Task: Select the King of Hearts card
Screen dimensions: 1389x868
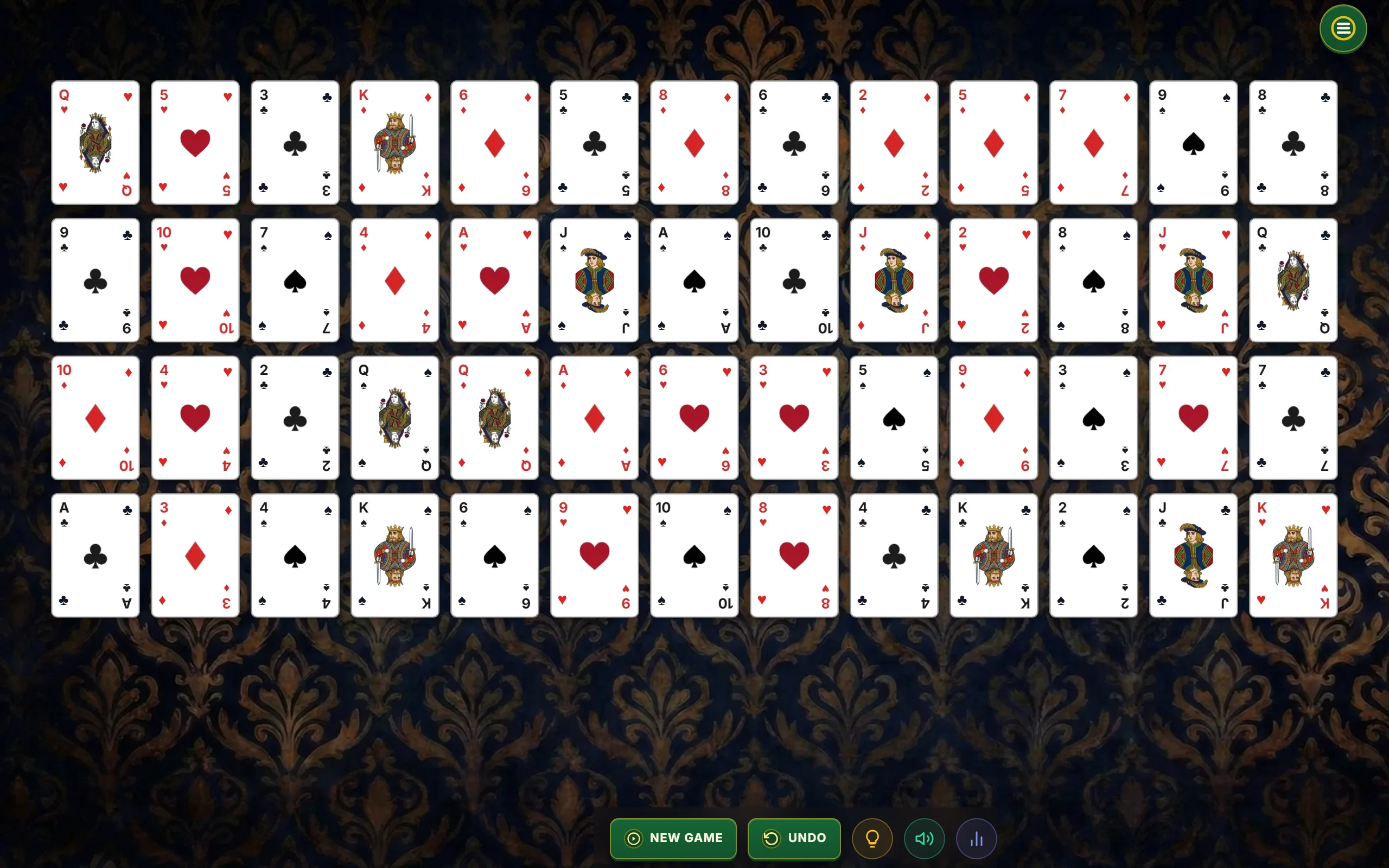Action: click(1292, 555)
